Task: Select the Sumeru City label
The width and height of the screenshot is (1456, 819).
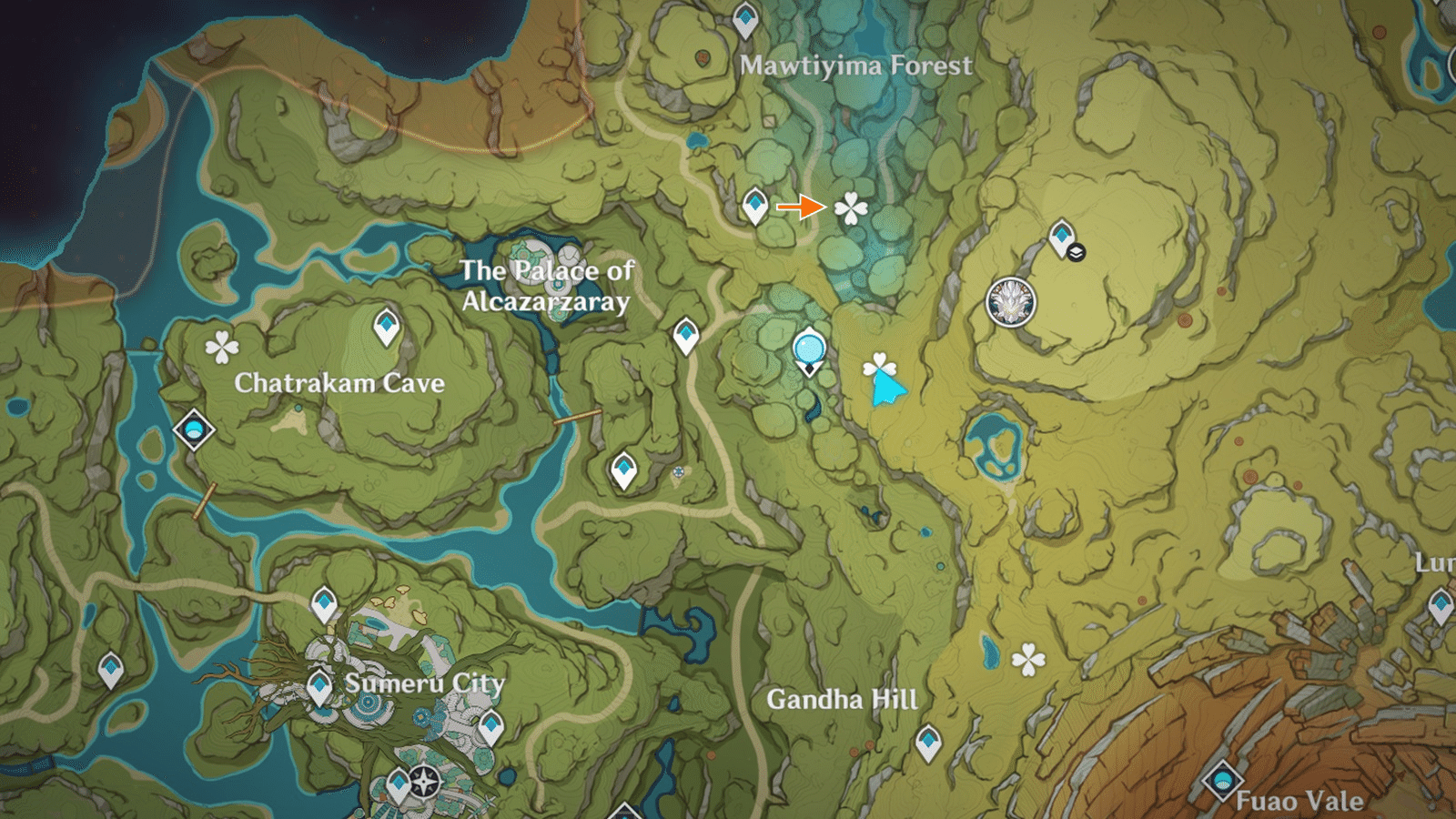Action: (x=424, y=680)
